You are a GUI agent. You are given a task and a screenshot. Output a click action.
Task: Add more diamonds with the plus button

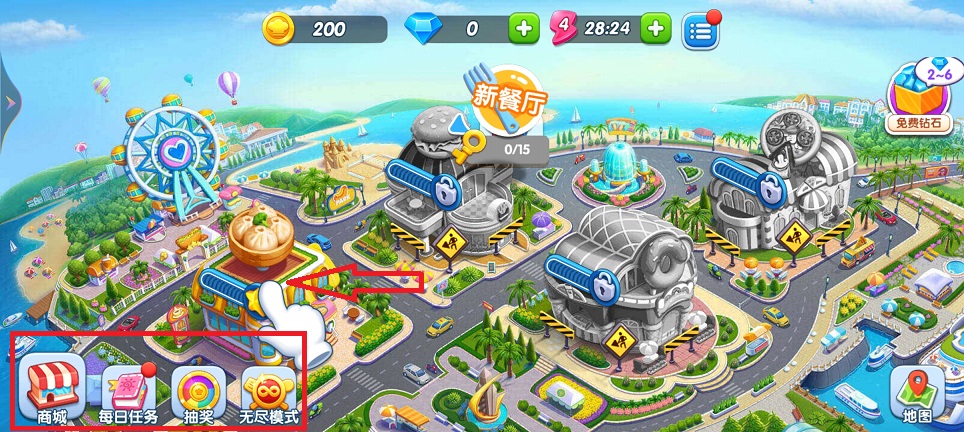pos(523,28)
